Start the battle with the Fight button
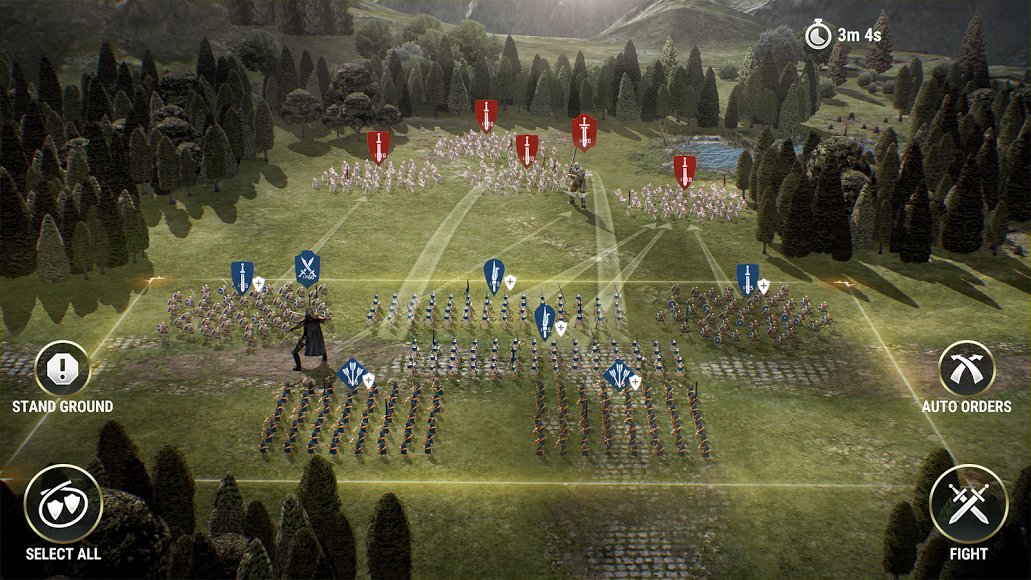The image size is (1031, 580). [967, 506]
